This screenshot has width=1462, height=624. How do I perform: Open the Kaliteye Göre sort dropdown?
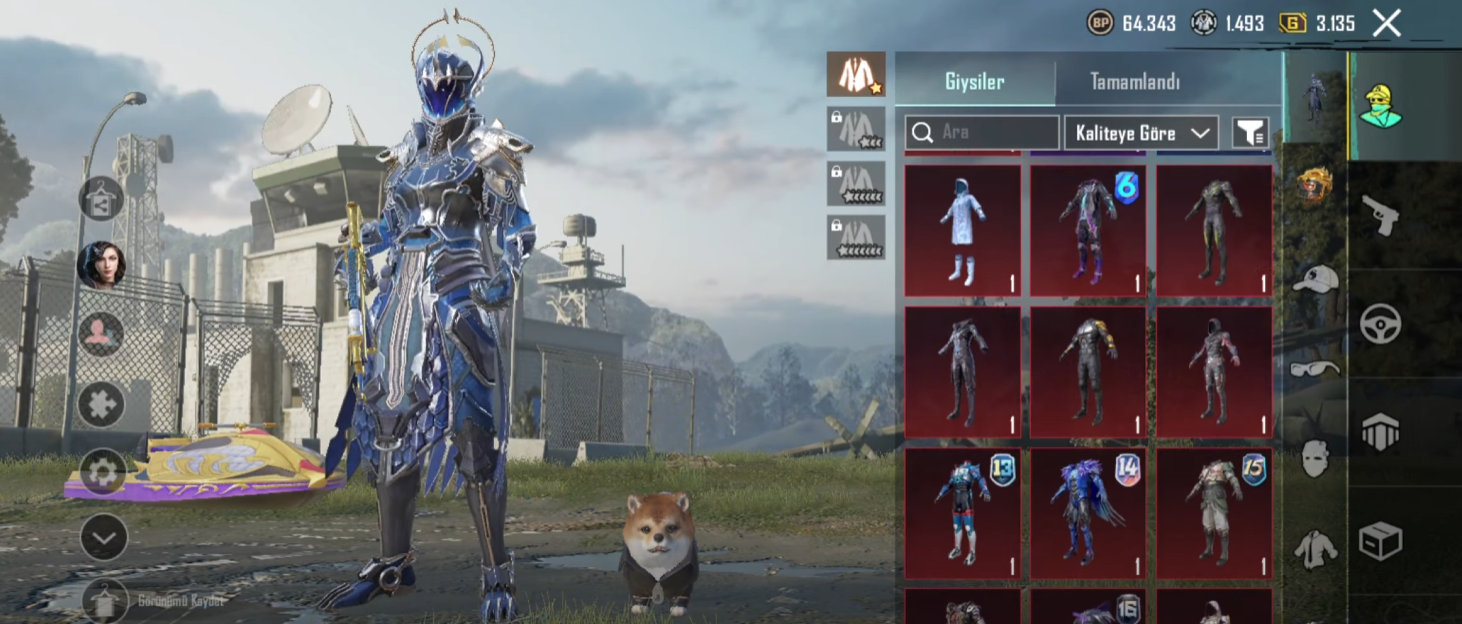click(1141, 133)
